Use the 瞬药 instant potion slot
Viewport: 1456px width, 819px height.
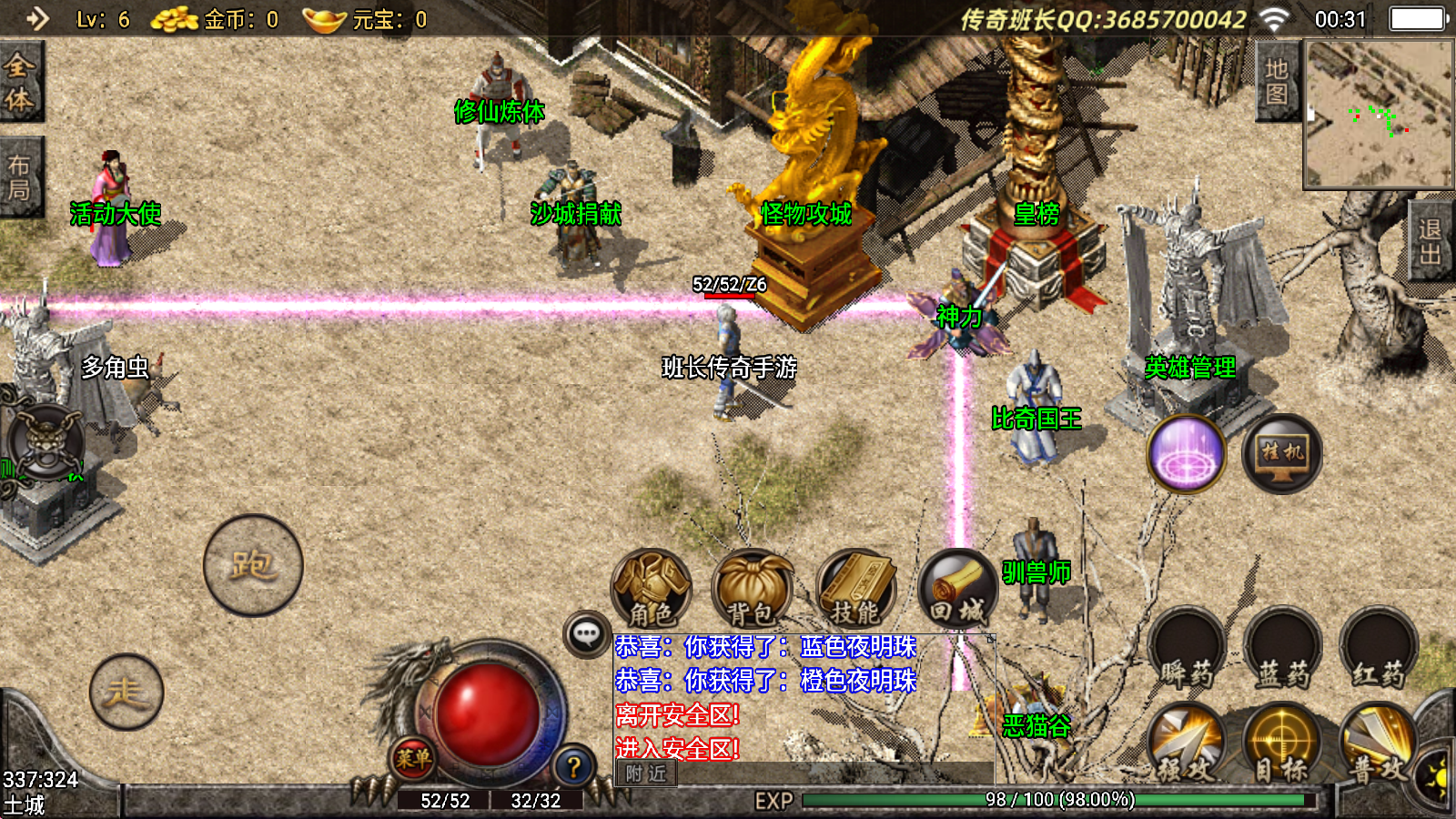coord(1187,648)
